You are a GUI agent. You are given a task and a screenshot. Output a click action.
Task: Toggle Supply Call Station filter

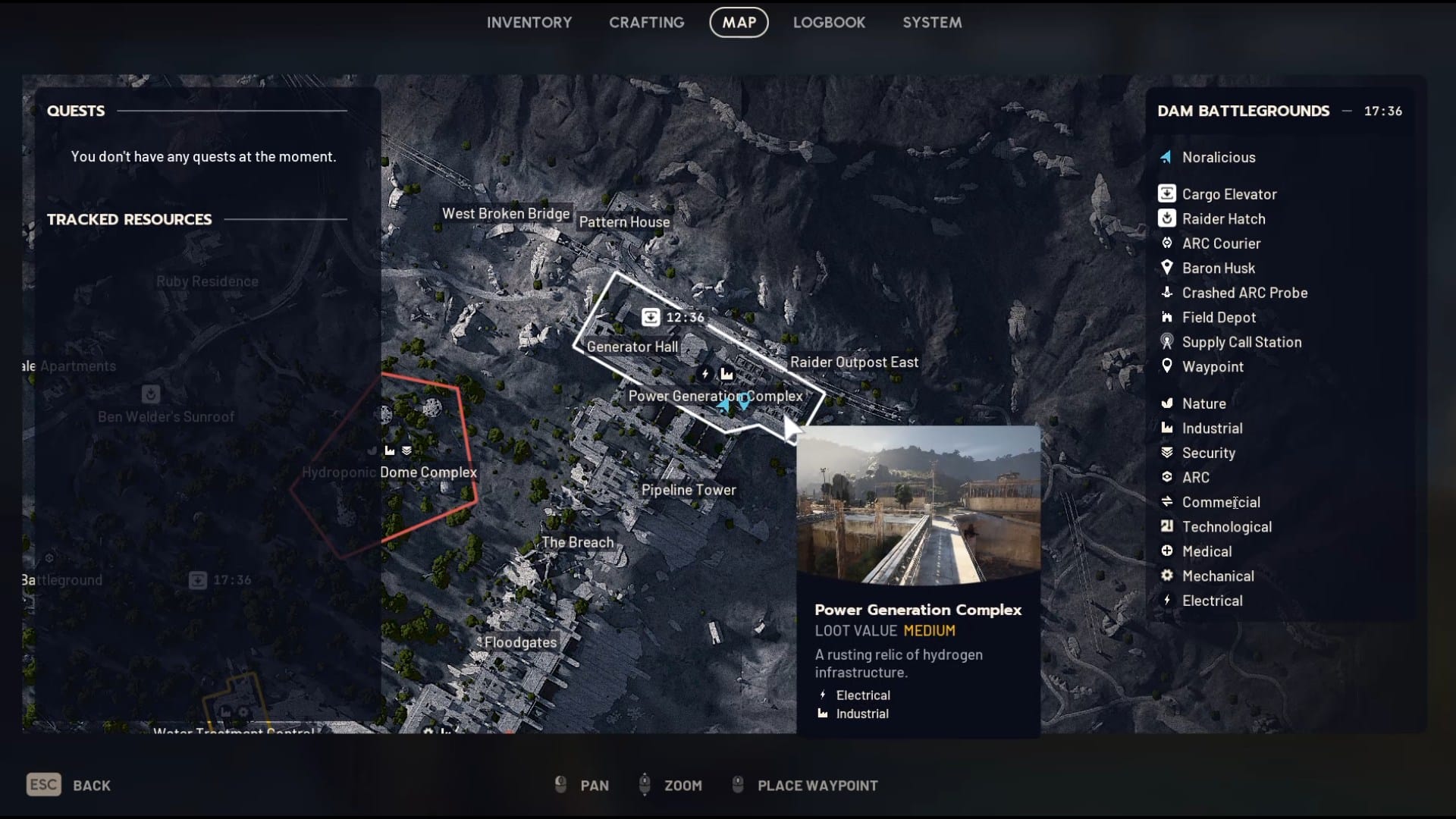tap(1241, 342)
